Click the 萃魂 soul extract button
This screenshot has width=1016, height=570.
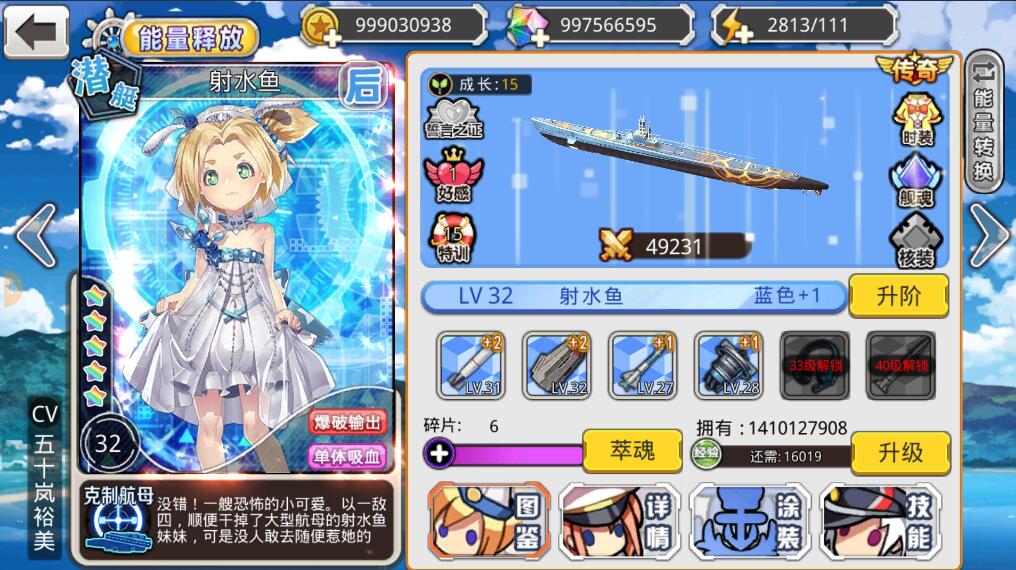[x=632, y=451]
